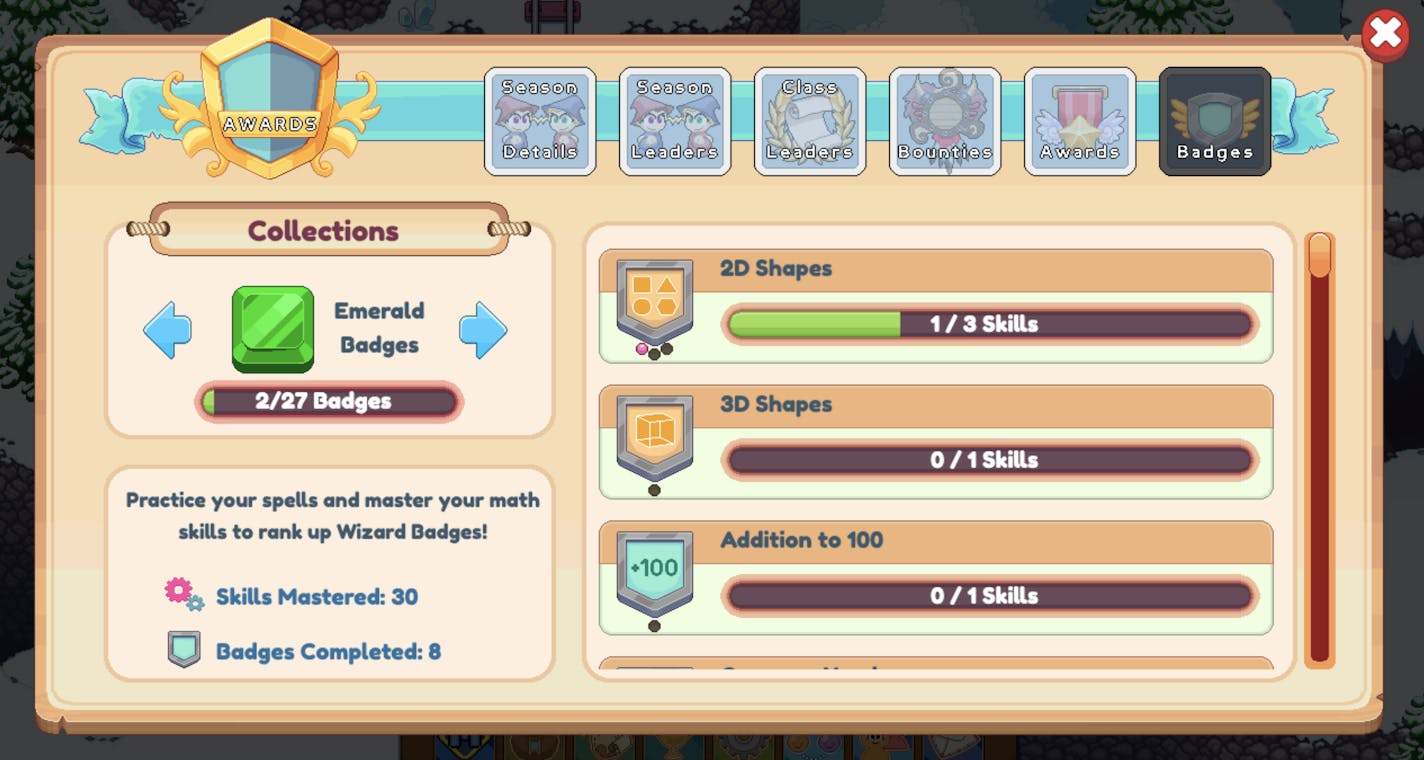
Task: Click the gears icon beside Skills Mastered
Action: tap(184, 594)
